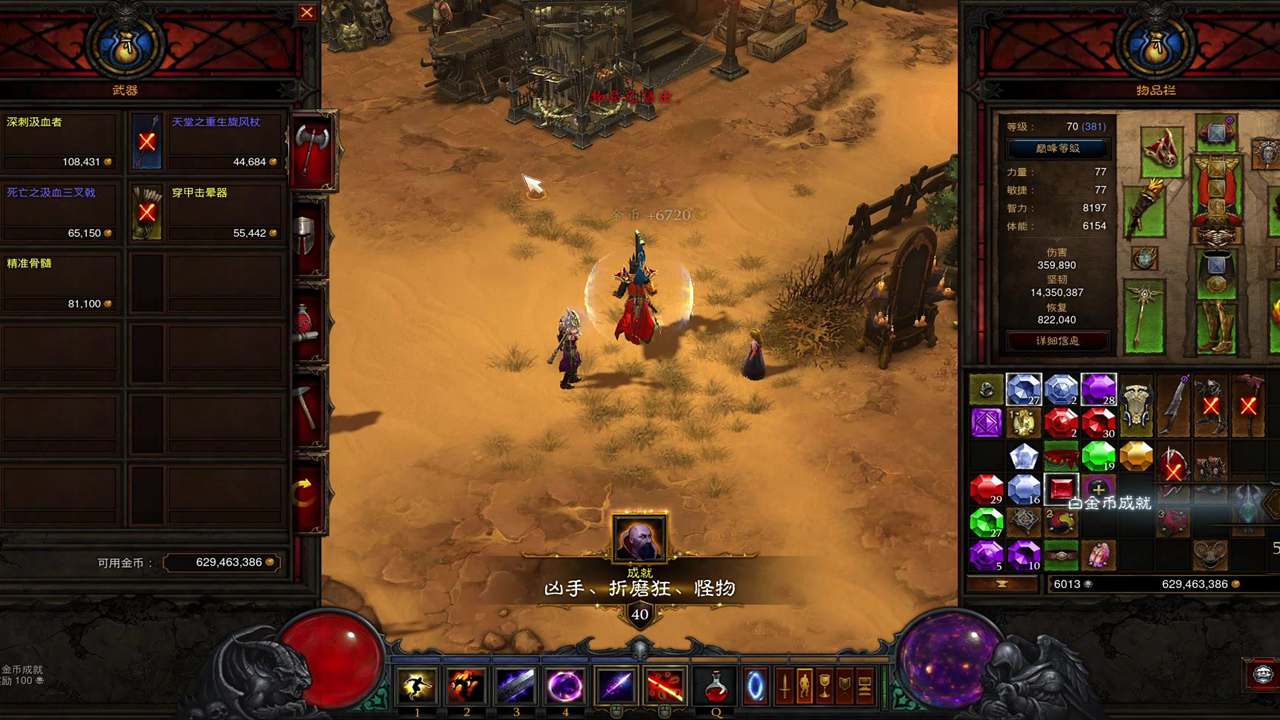Click the green emerald stack of 19
The height and width of the screenshot is (720, 1280).
pos(1098,457)
